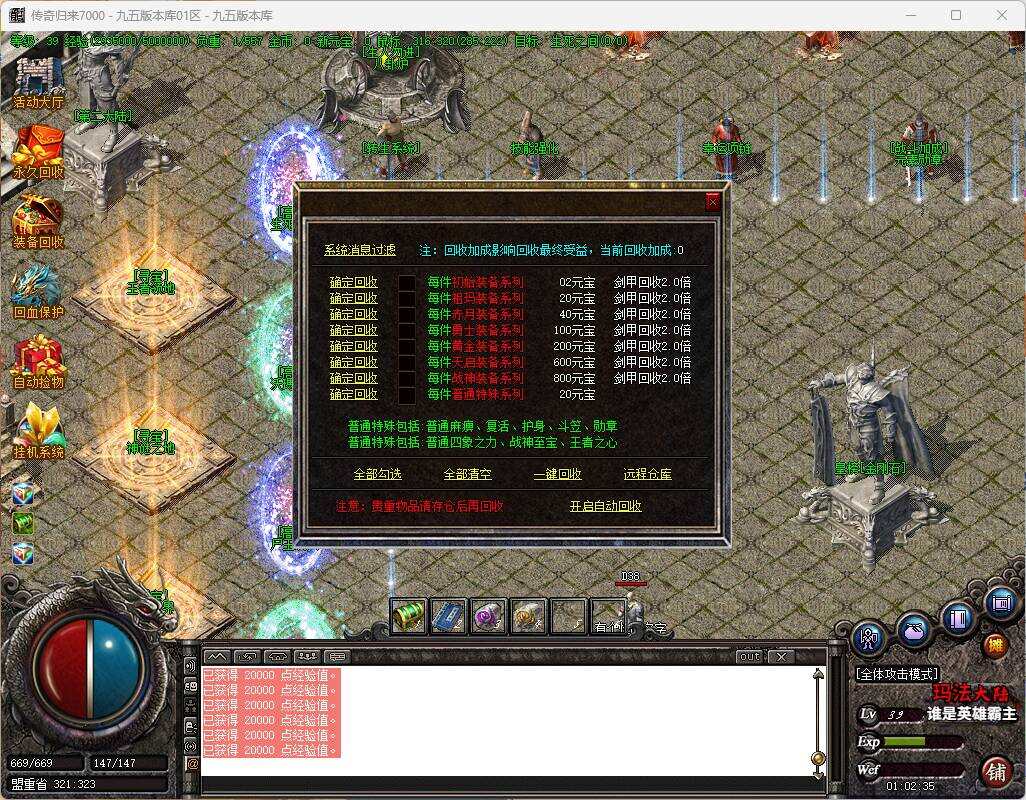The image size is (1026, 800).
Task: Clear all selections via 全部清空
Action: [467, 474]
